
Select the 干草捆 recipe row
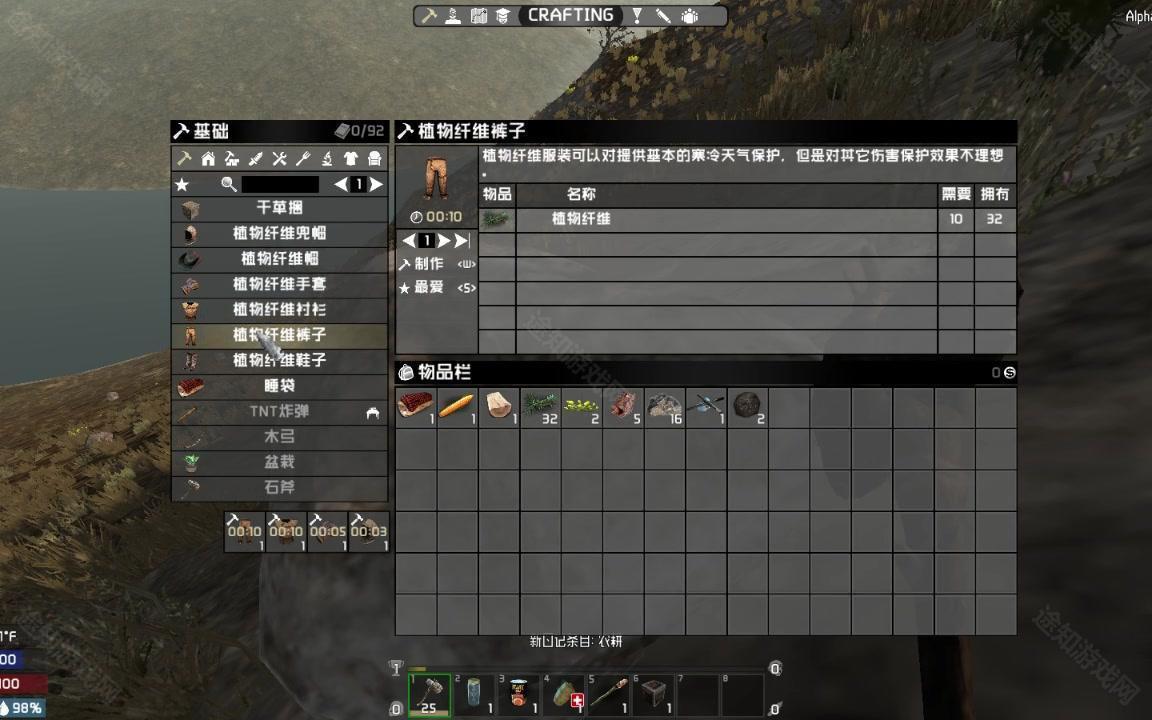click(x=279, y=208)
